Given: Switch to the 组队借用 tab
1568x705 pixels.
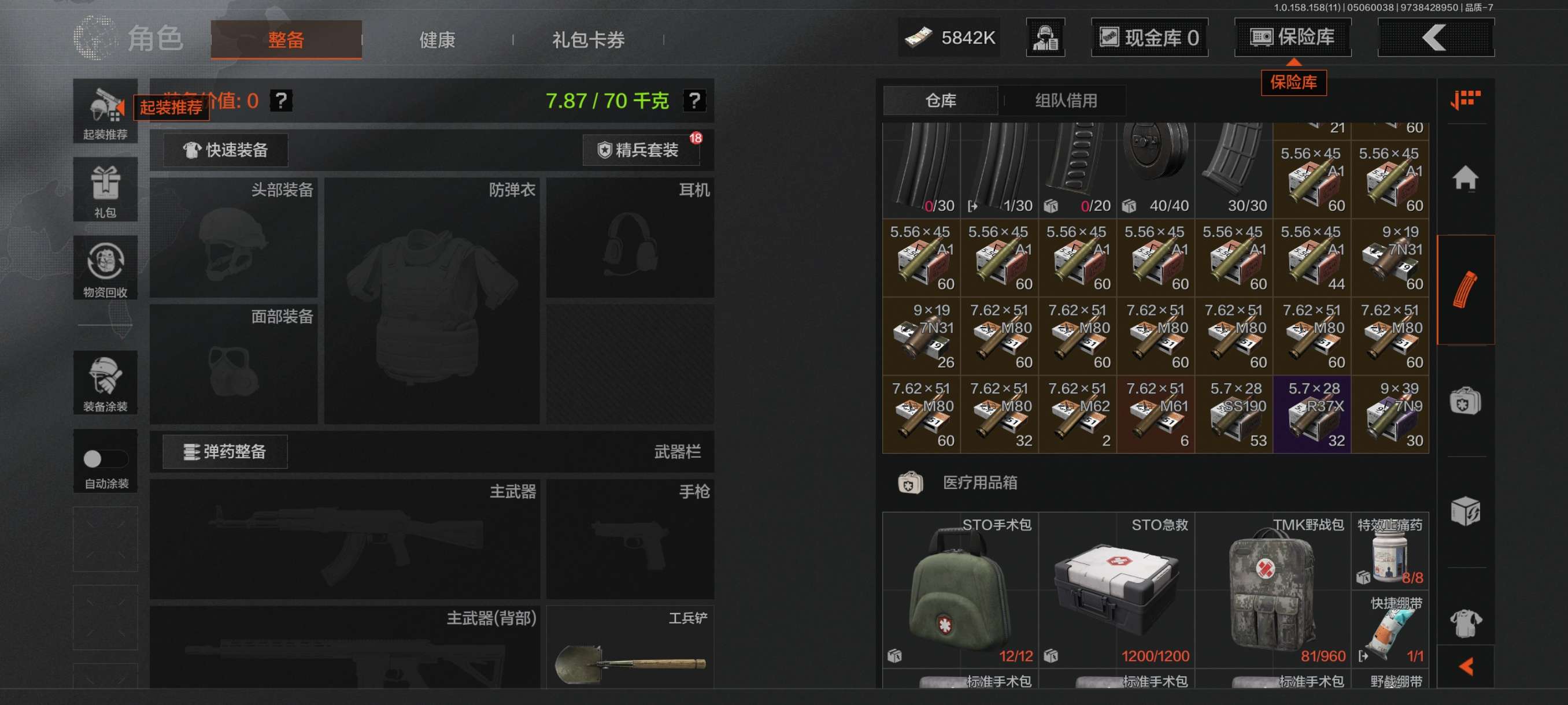Looking at the screenshot, I should pyautogui.click(x=1066, y=101).
